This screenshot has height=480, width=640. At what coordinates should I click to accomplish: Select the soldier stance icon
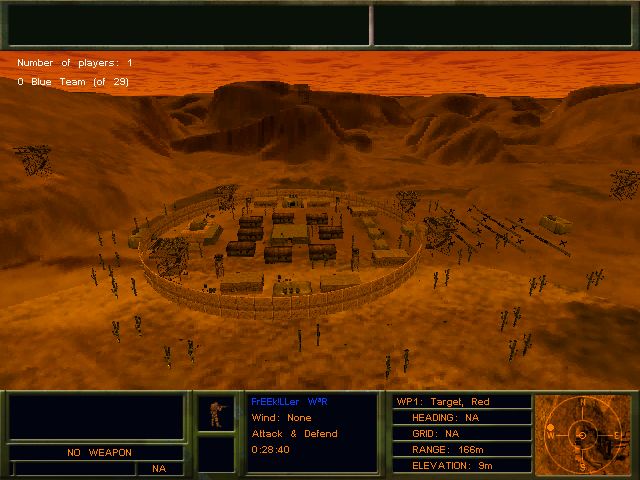[214, 414]
